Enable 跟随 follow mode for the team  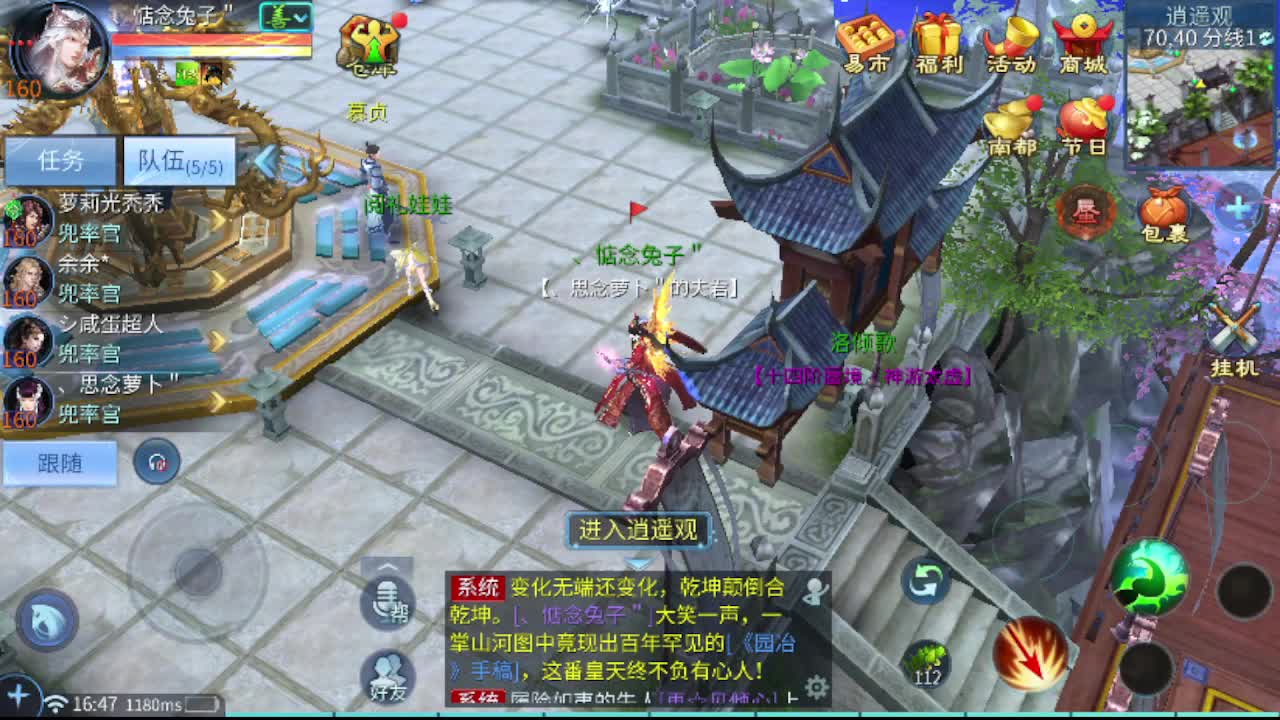60,463
